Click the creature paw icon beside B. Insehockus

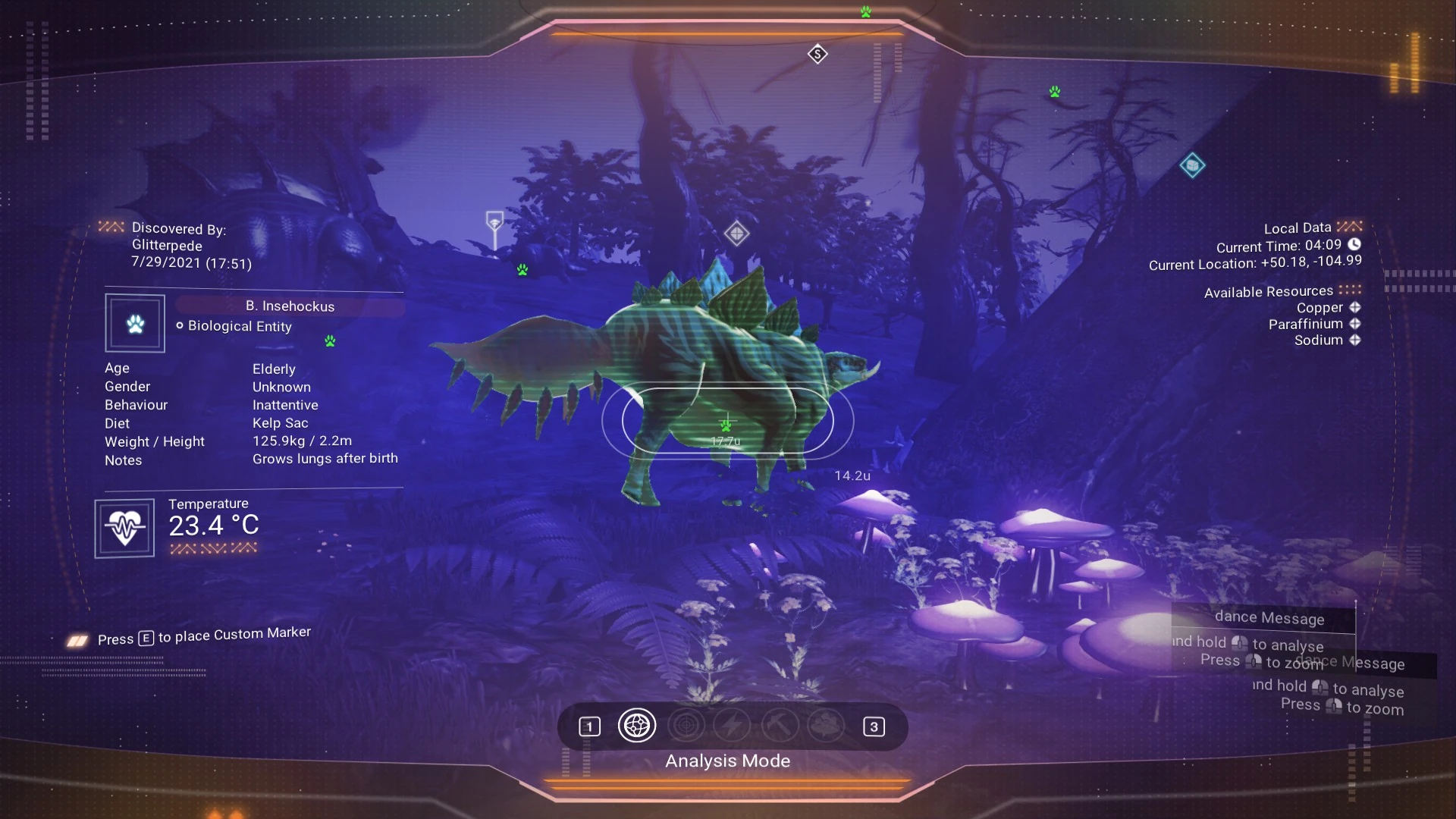coord(135,324)
